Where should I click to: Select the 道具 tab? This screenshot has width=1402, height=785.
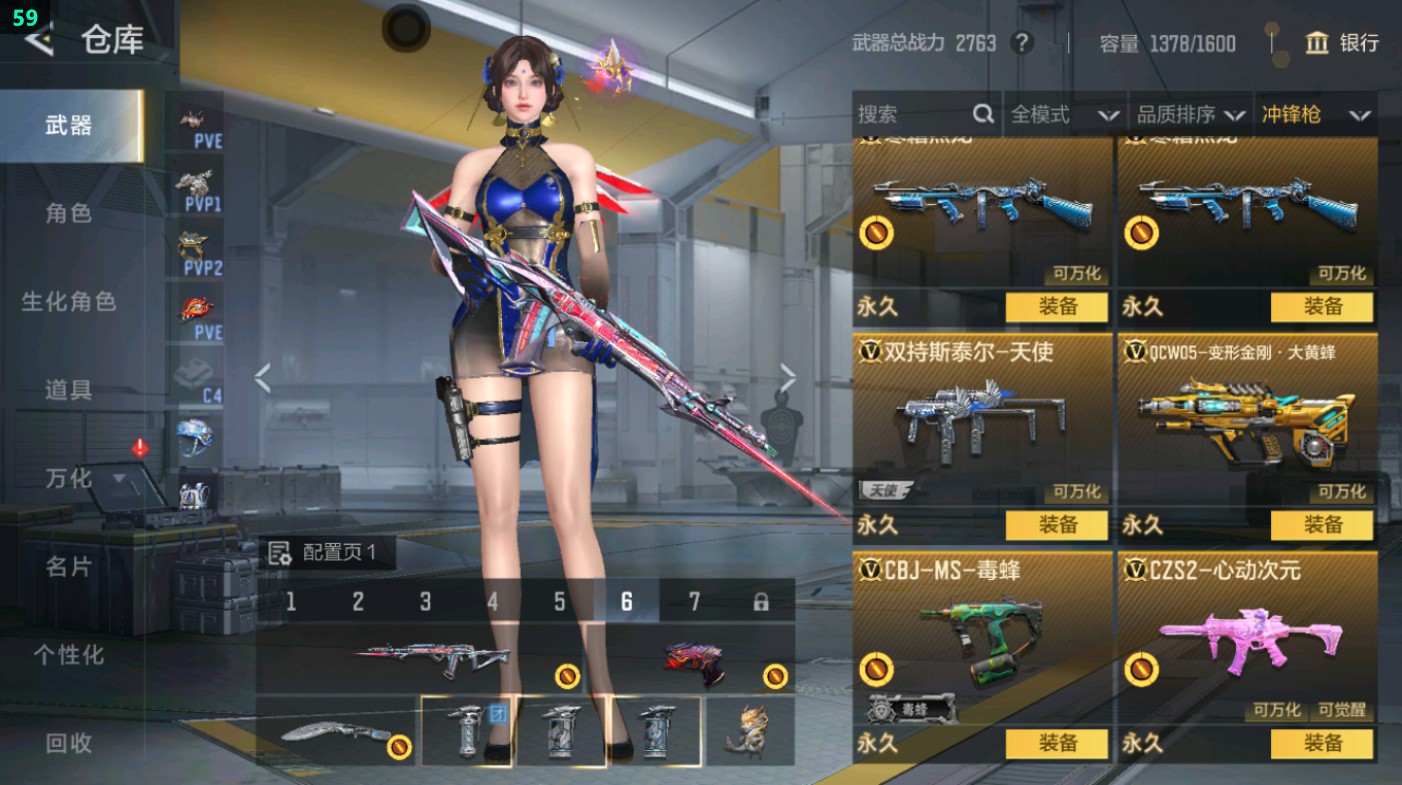tap(69, 390)
